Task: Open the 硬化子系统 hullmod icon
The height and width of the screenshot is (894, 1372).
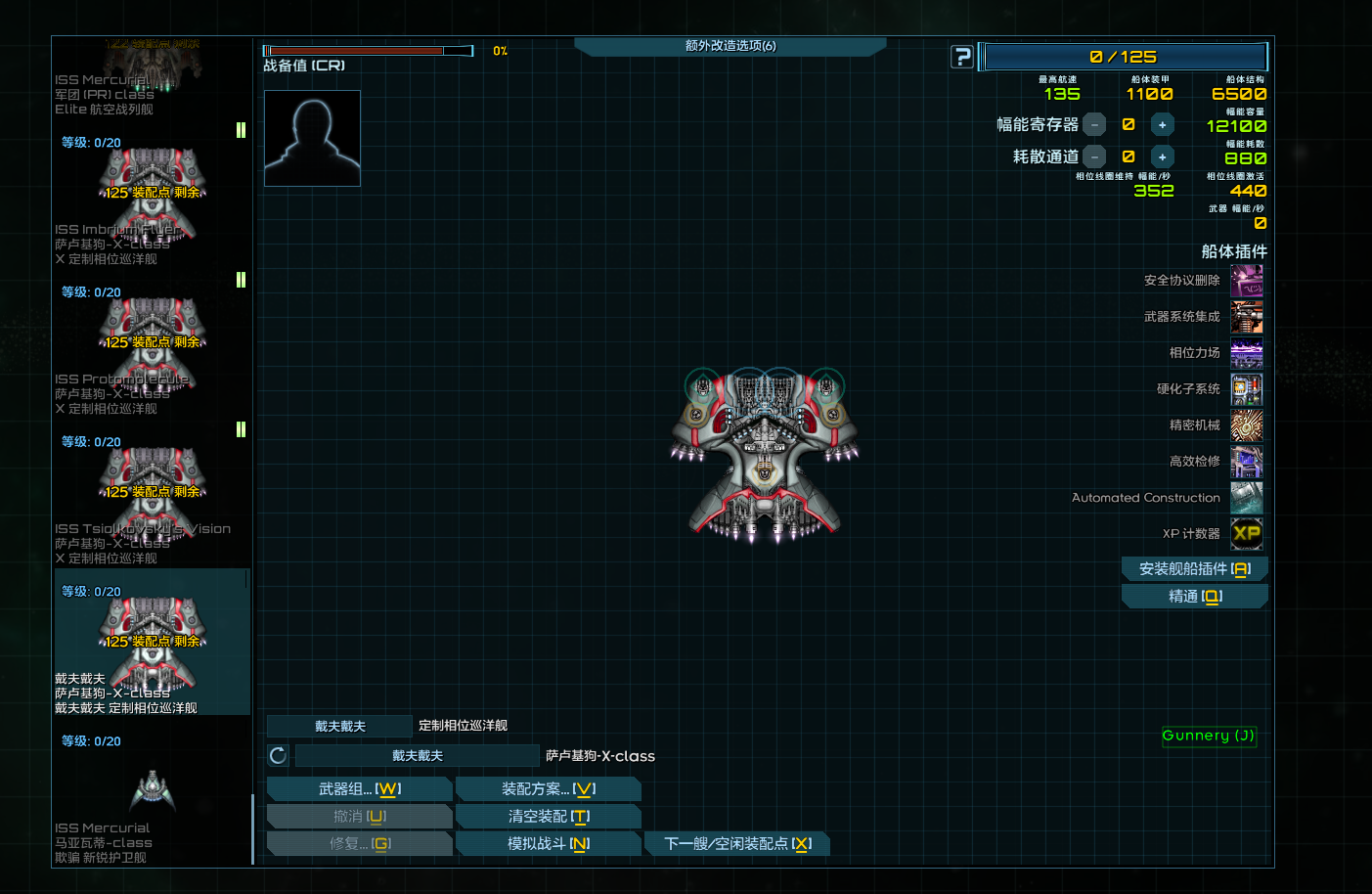Action: [x=1247, y=389]
